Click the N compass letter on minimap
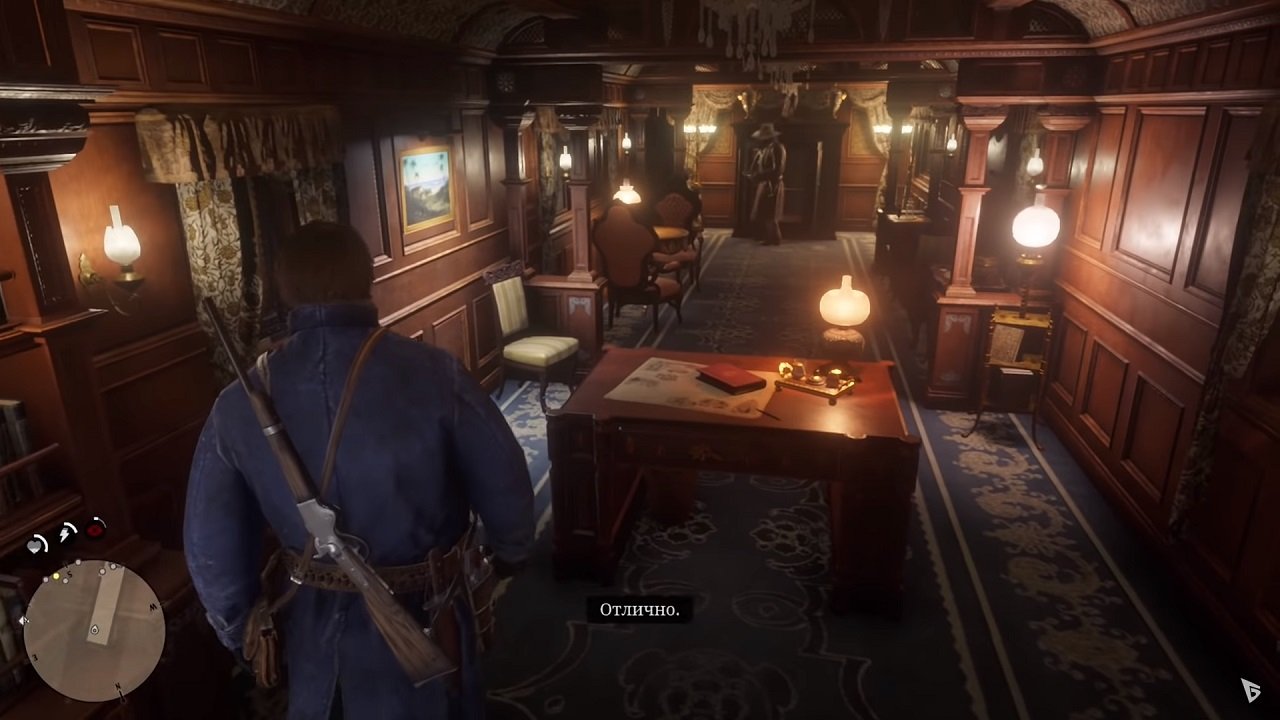This screenshot has height=720, width=1280. (x=117, y=686)
